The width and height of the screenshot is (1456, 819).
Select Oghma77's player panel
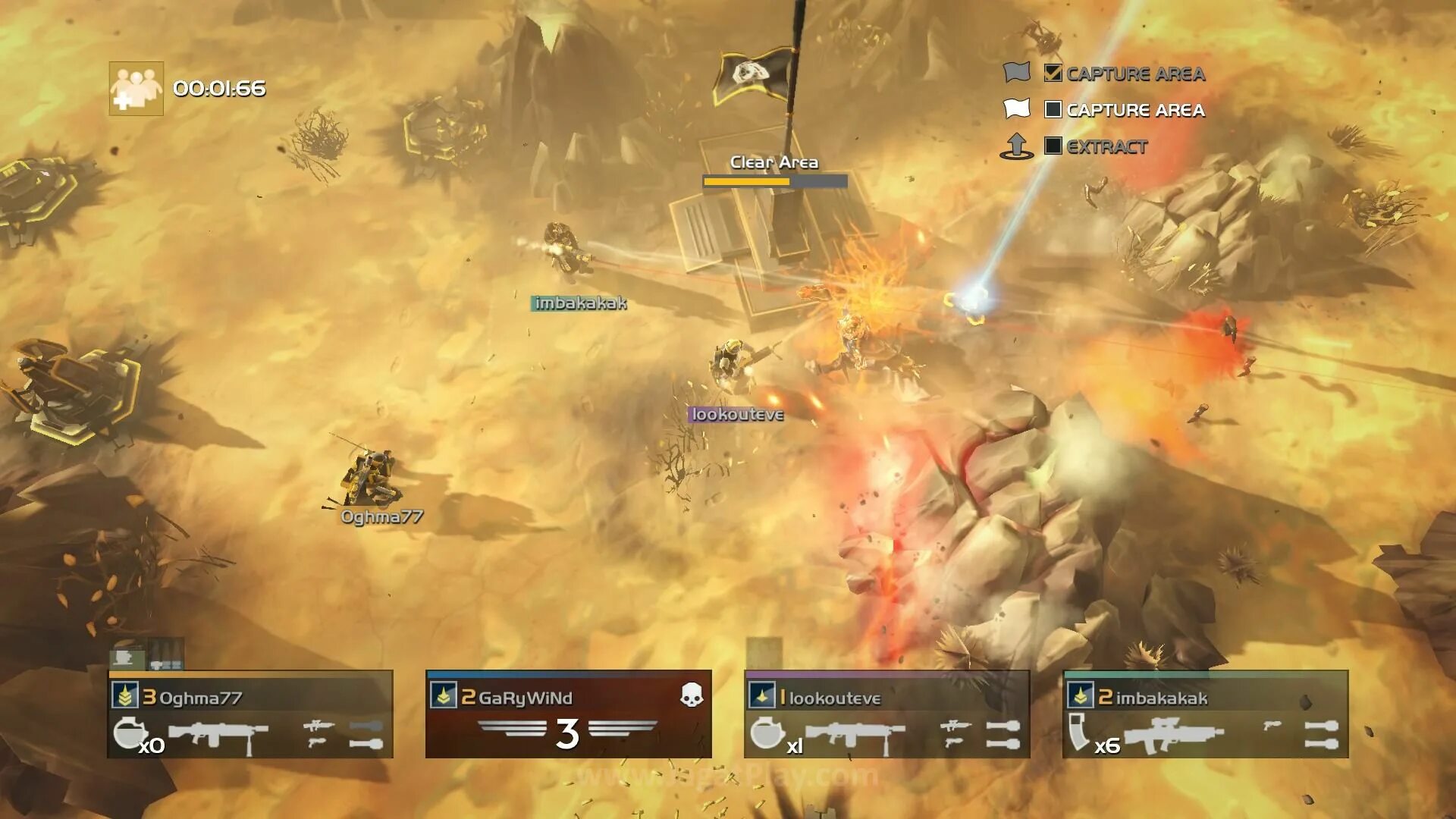tap(250, 714)
